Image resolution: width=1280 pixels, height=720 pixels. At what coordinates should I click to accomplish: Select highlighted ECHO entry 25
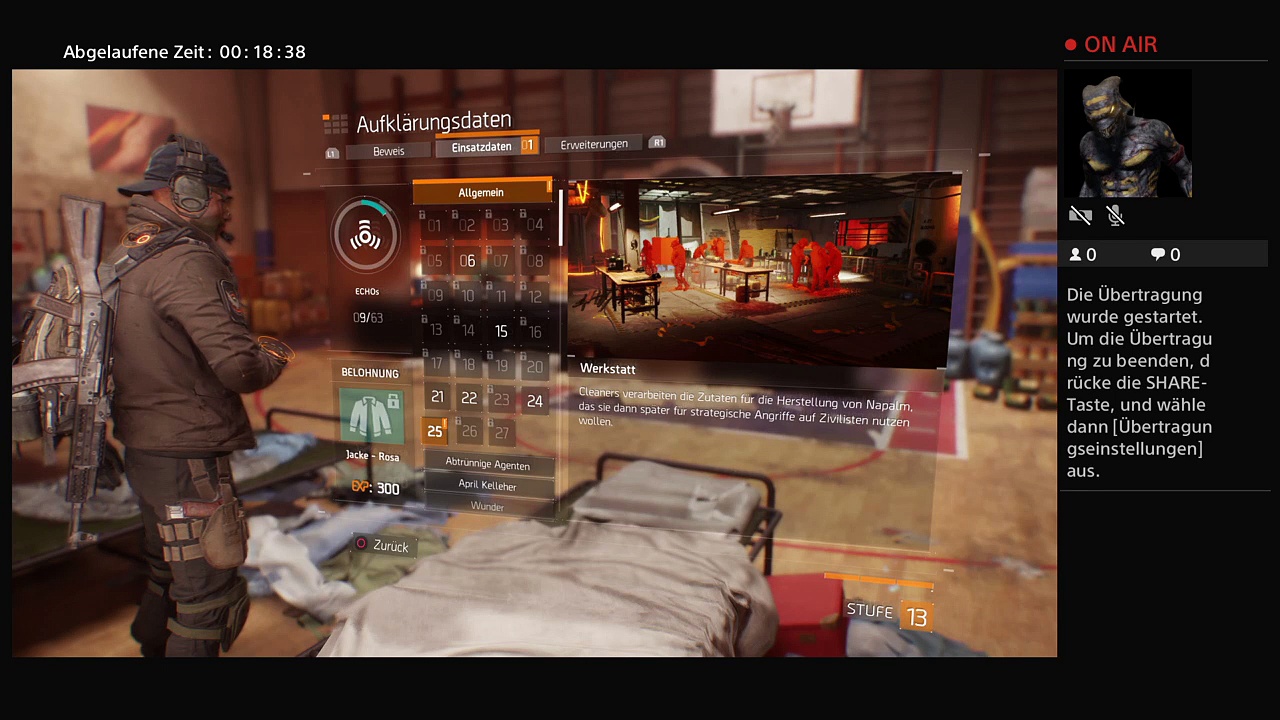pos(434,431)
